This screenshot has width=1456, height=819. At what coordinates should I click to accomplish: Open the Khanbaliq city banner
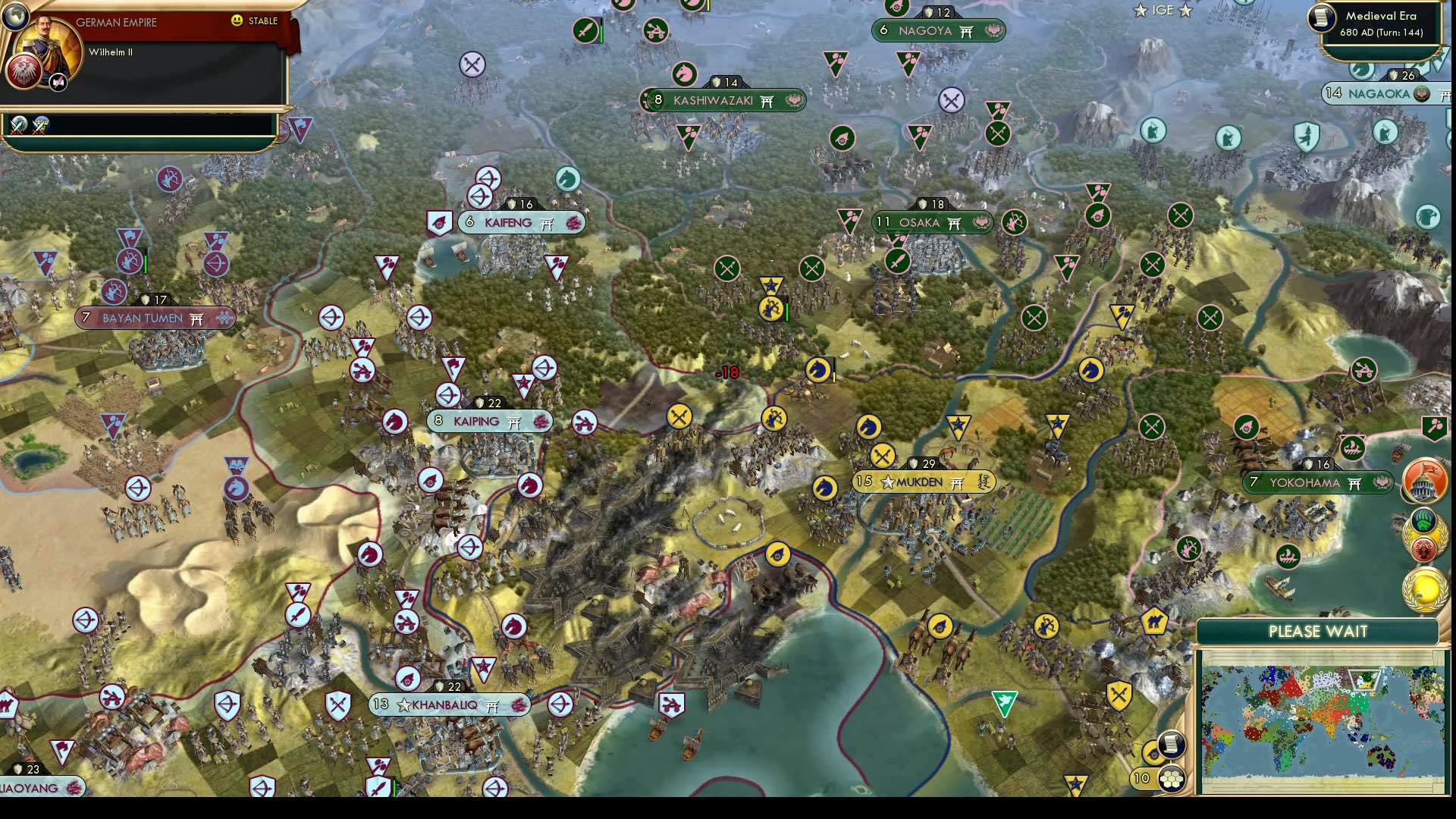click(449, 705)
